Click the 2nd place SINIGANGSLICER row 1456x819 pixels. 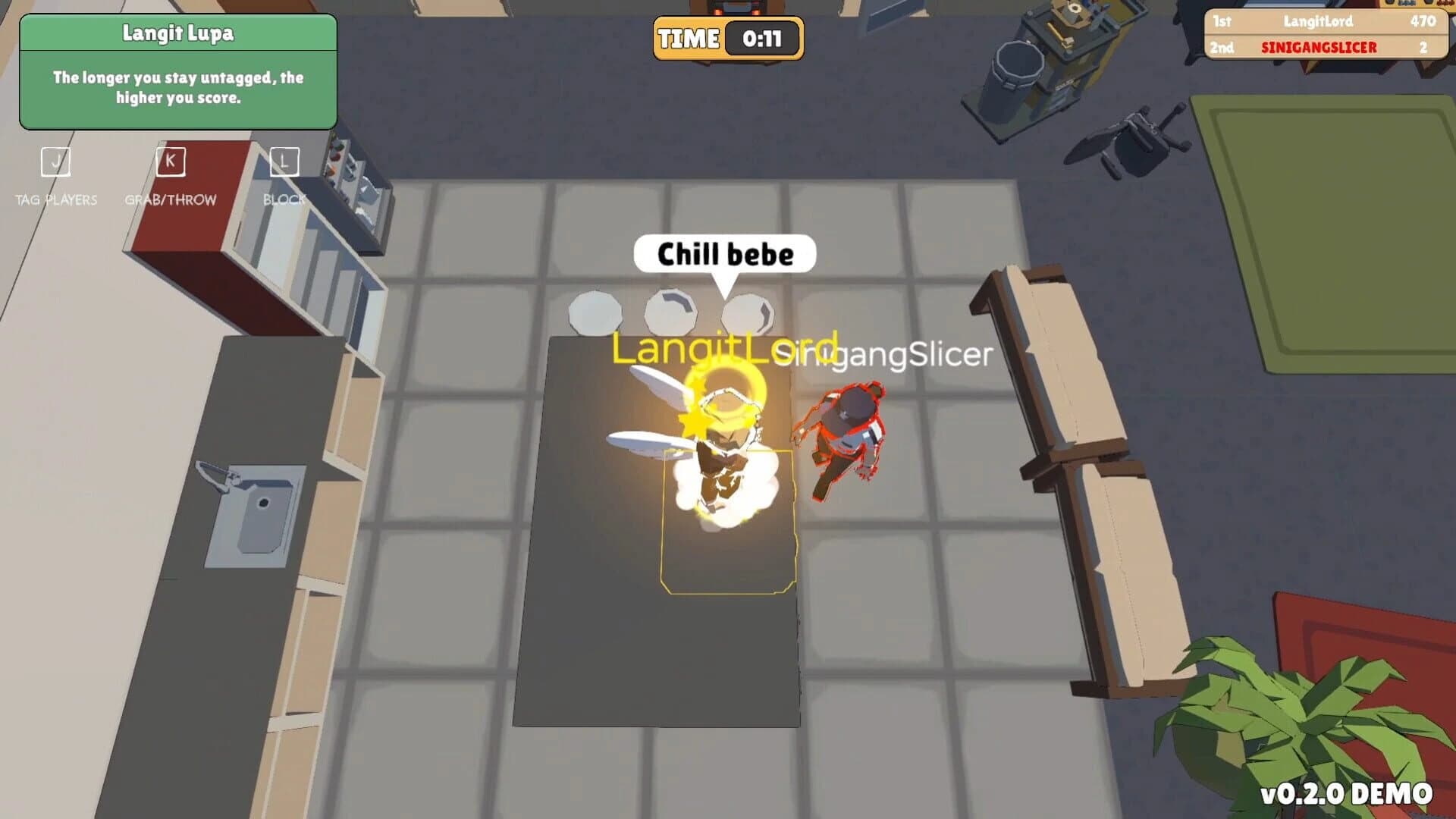pyautogui.click(x=1327, y=47)
